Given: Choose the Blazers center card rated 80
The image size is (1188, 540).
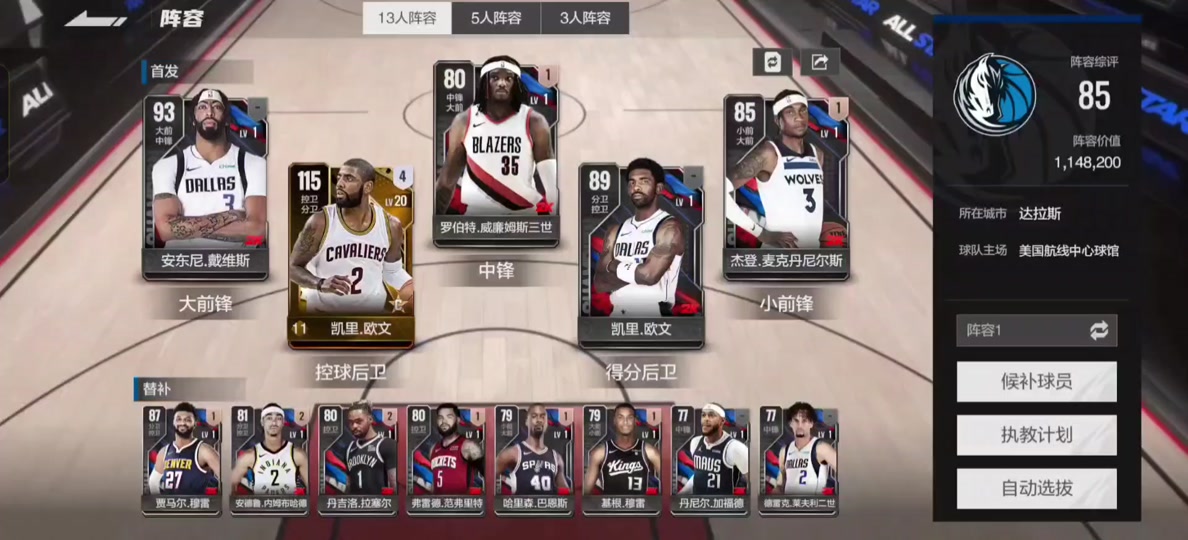Looking at the screenshot, I should point(496,152).
